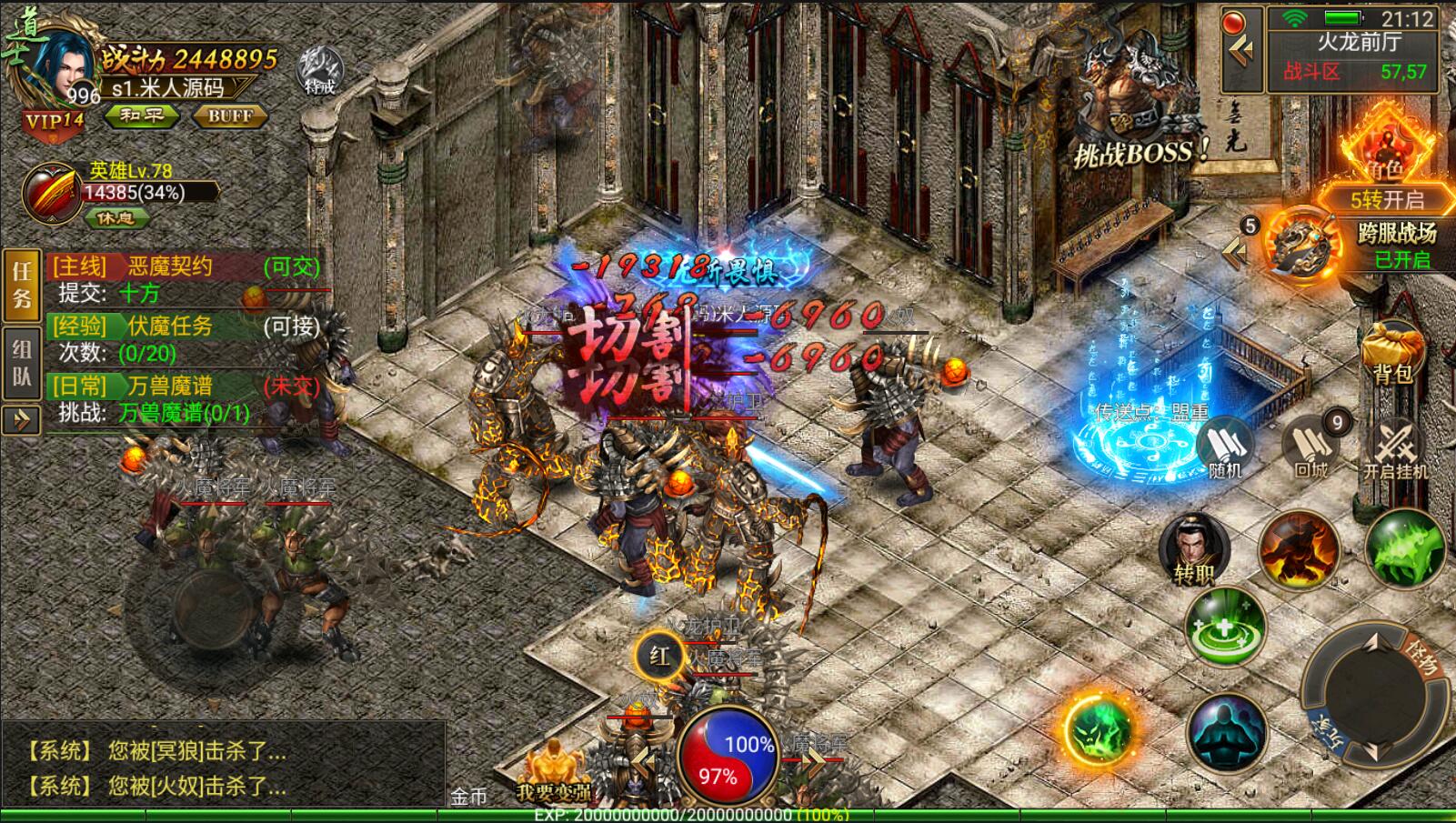Open the 我要变强 power-up guide

point(552,773)
